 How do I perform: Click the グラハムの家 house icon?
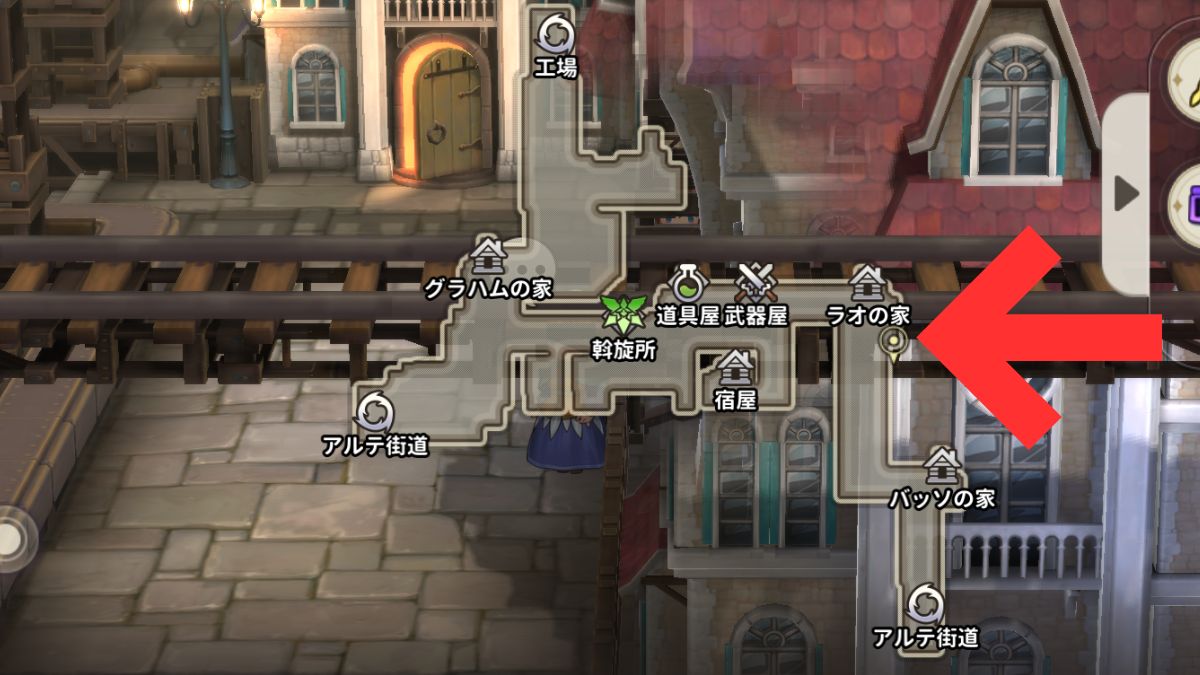(487, 257)
